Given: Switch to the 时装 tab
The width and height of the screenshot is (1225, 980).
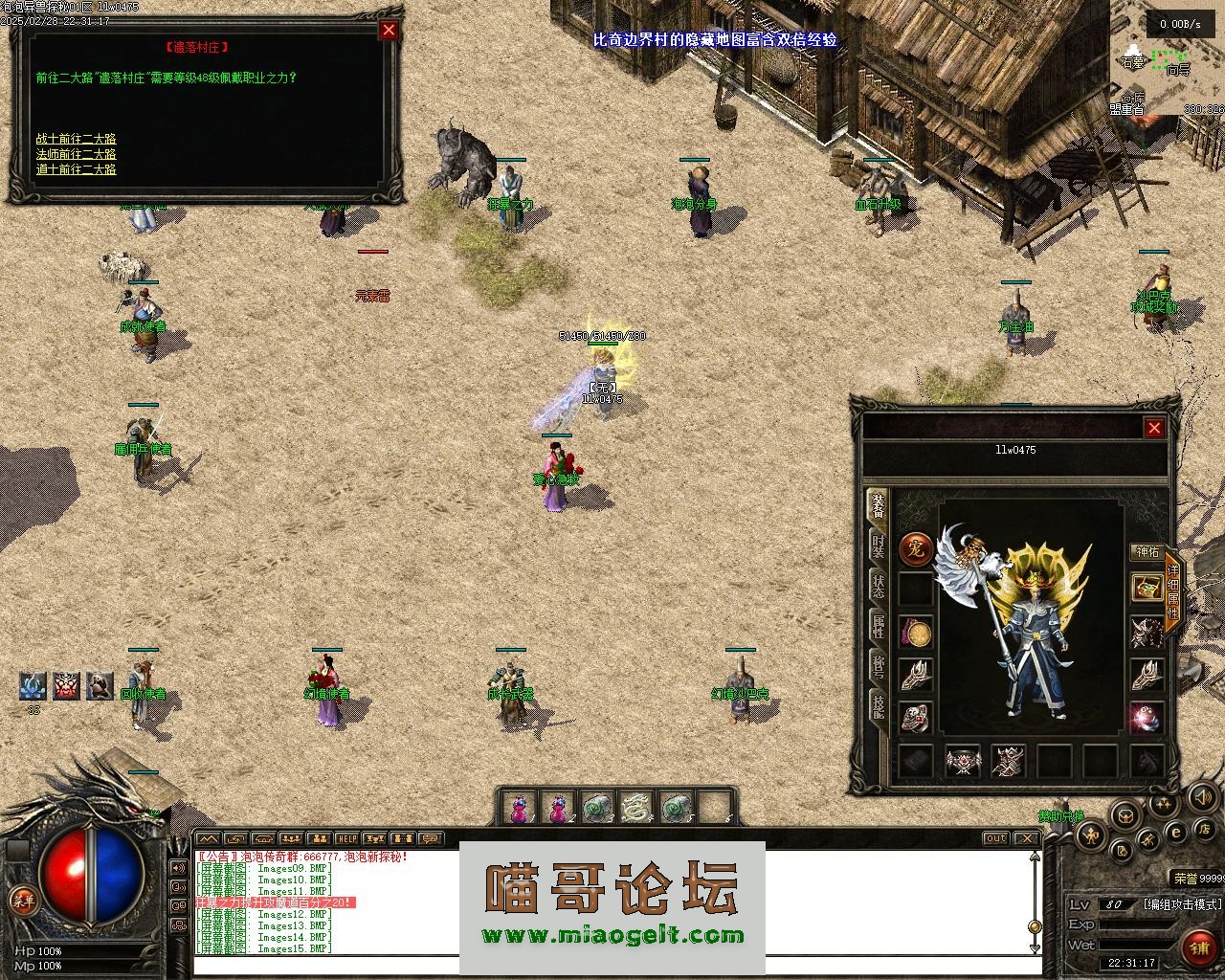Looking at the screenshot, I should (x=877, y=546).
